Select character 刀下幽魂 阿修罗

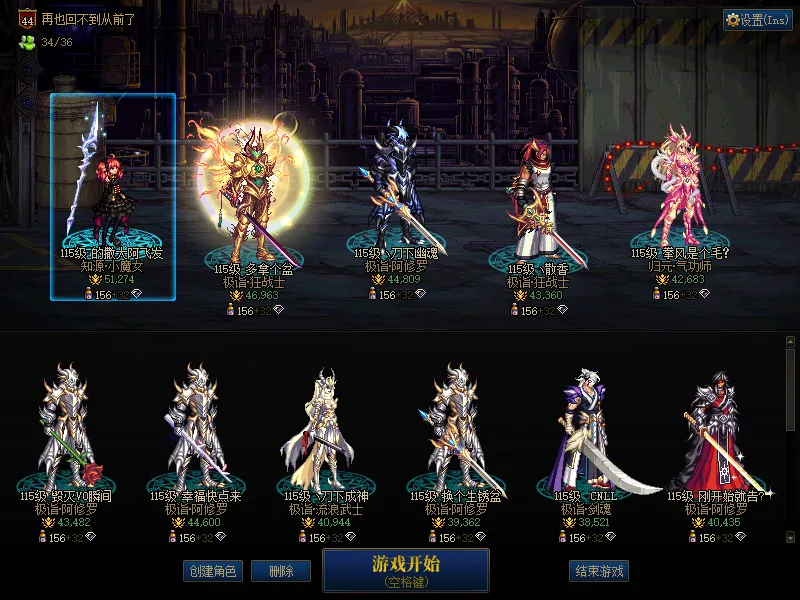(x=396, y=200)
